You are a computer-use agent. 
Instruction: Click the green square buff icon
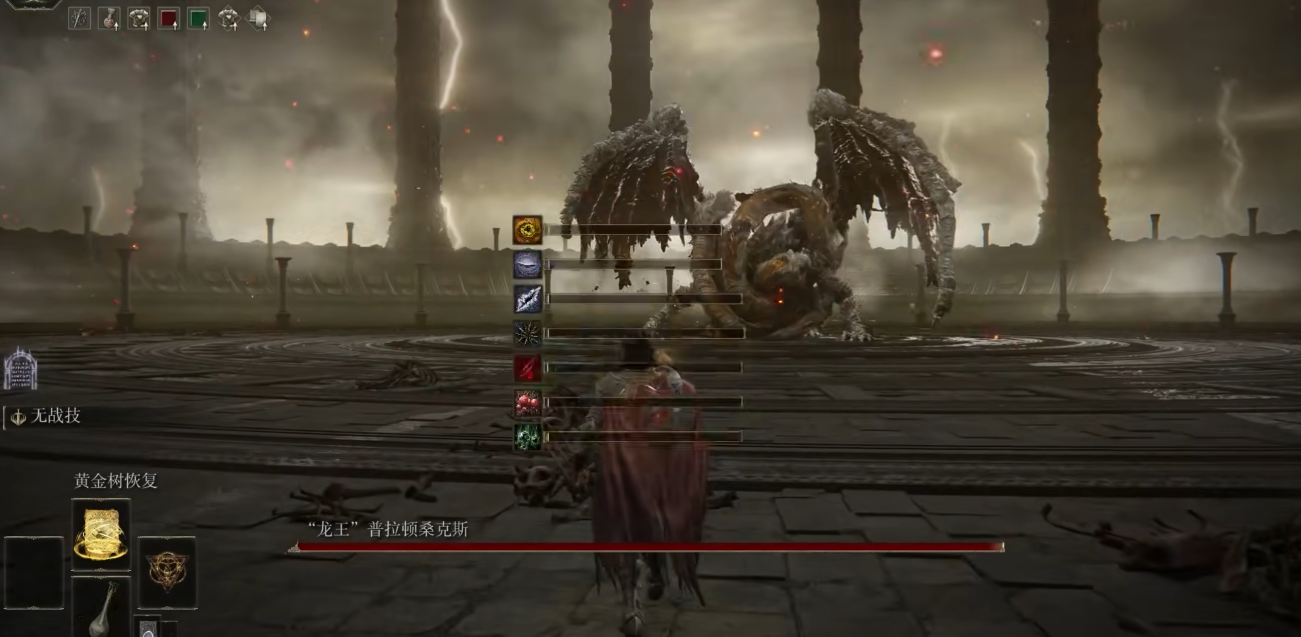pyautogui.click(x=198, y=18)
